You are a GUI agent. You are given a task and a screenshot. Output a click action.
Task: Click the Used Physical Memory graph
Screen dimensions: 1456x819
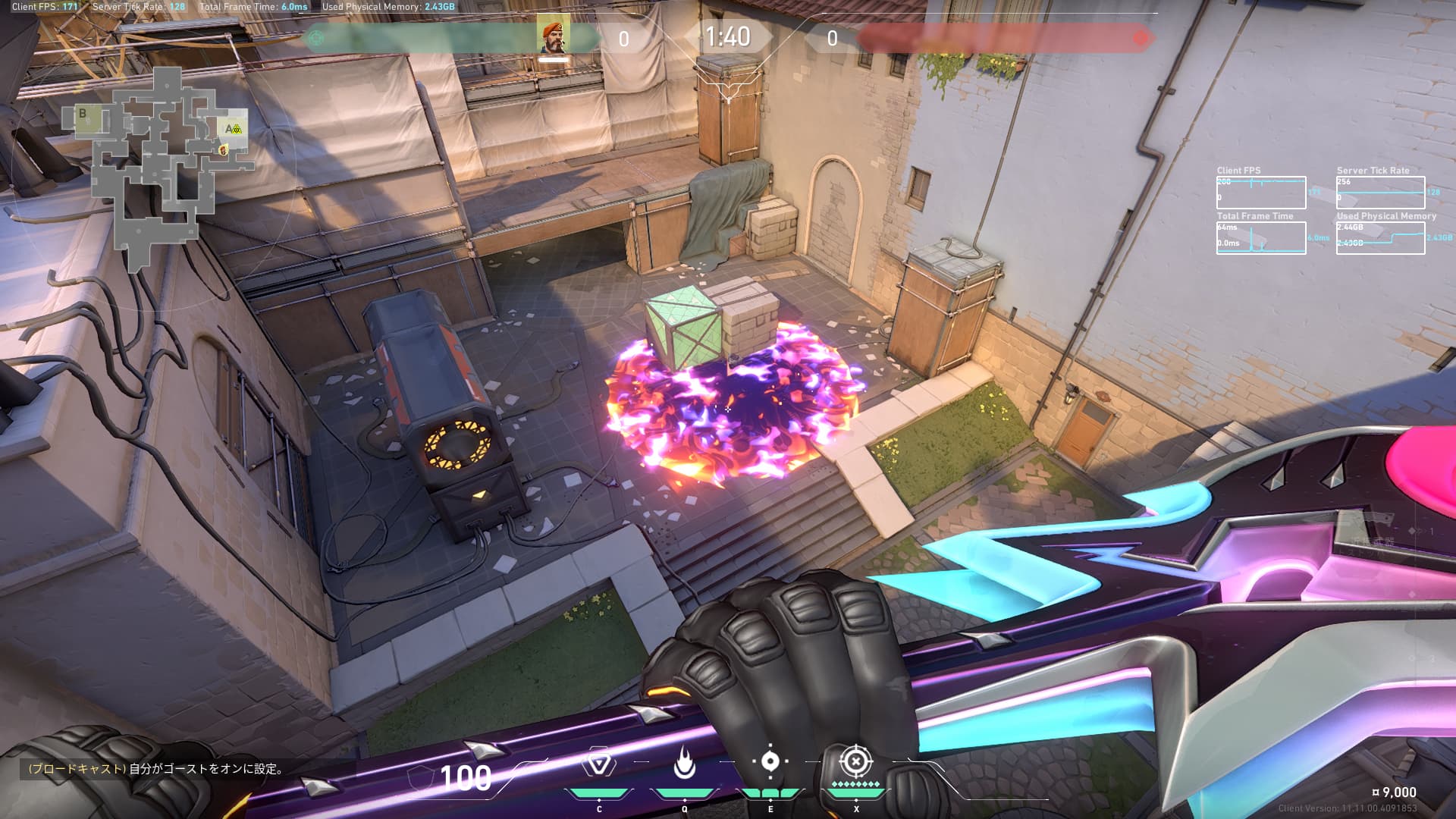pyautogui.click(x=1380, y=238)
